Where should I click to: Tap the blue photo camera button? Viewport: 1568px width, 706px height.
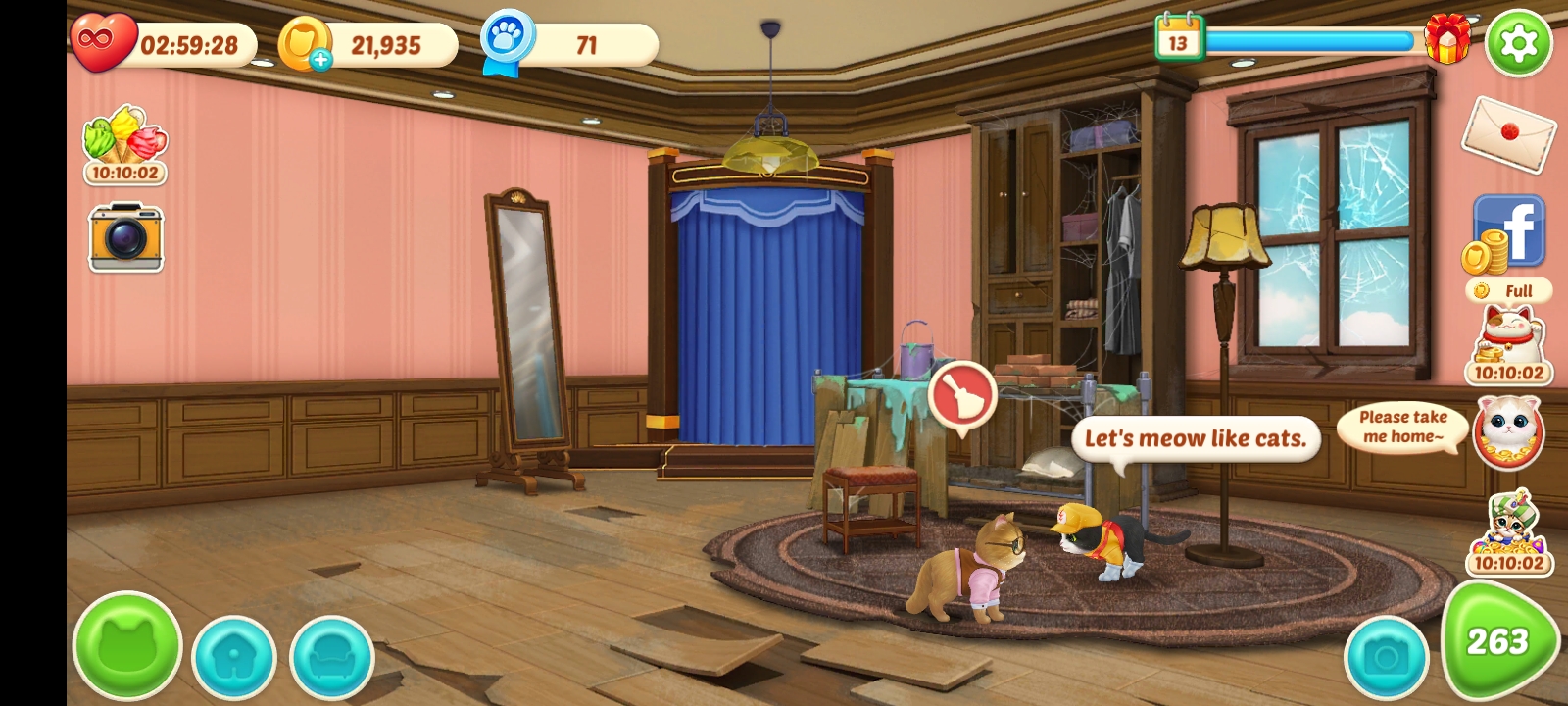1386,657
